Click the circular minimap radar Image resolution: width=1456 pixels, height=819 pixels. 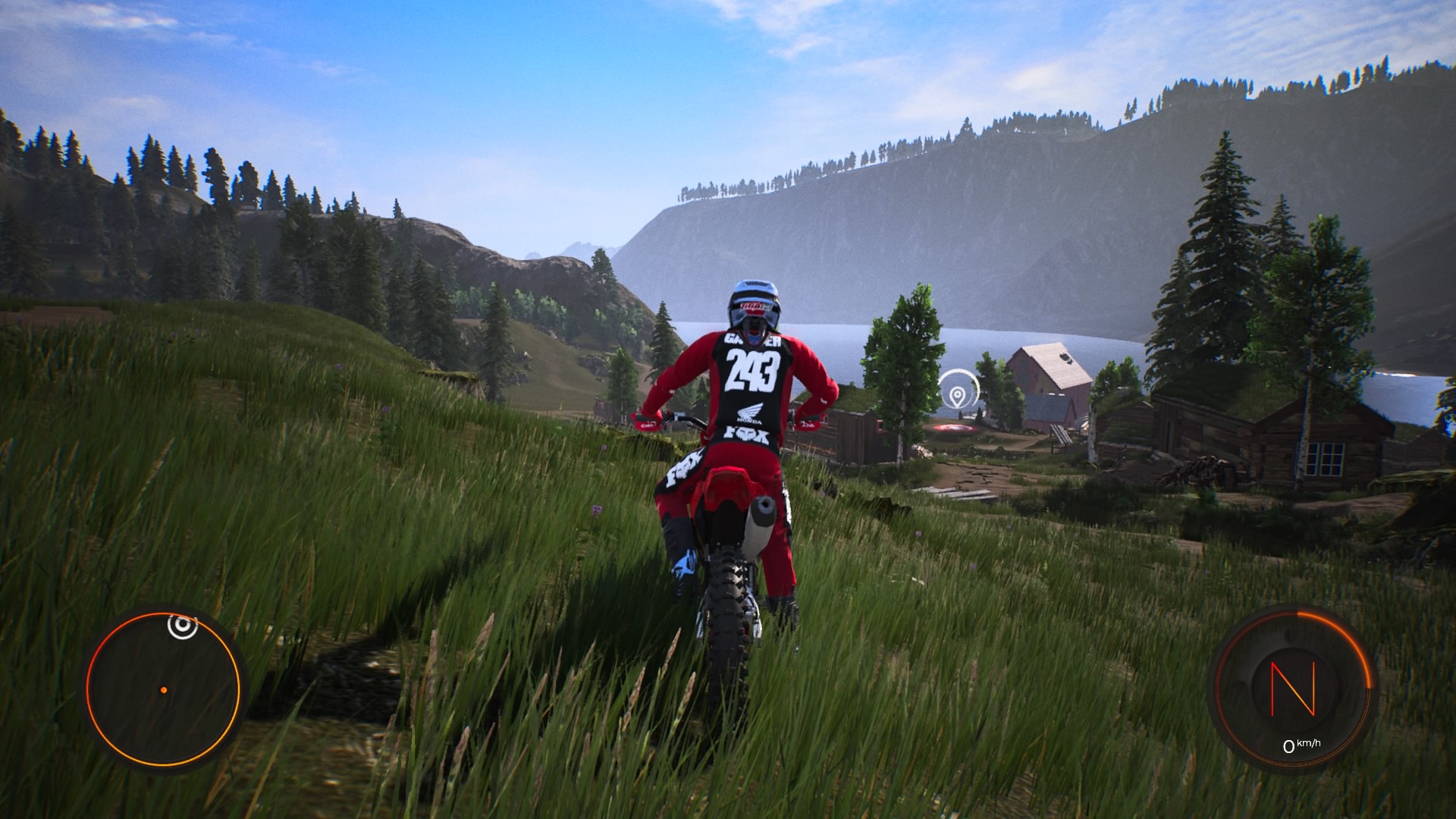163,689
